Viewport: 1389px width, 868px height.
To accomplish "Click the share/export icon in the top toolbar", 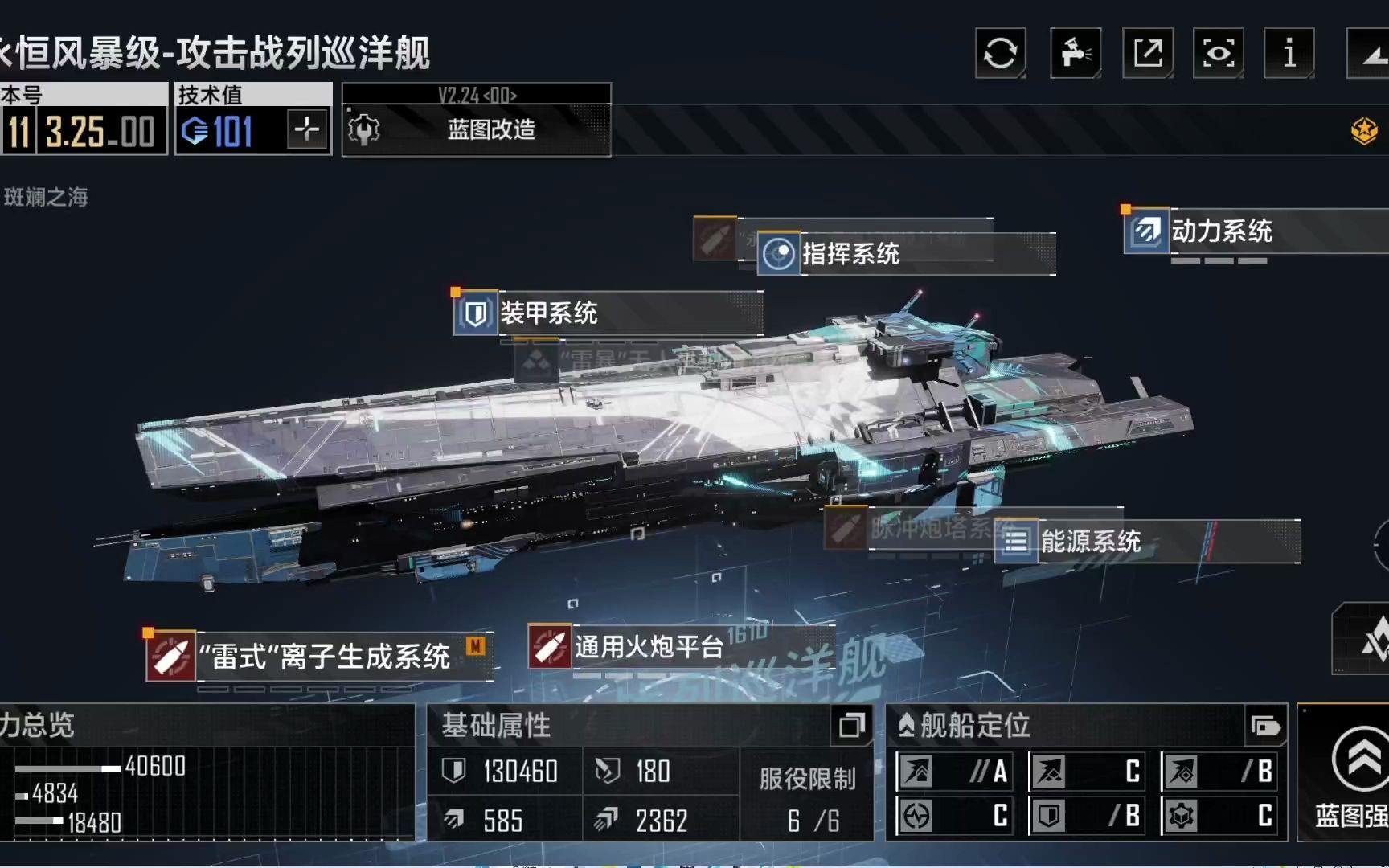I will click(1147, 54).
